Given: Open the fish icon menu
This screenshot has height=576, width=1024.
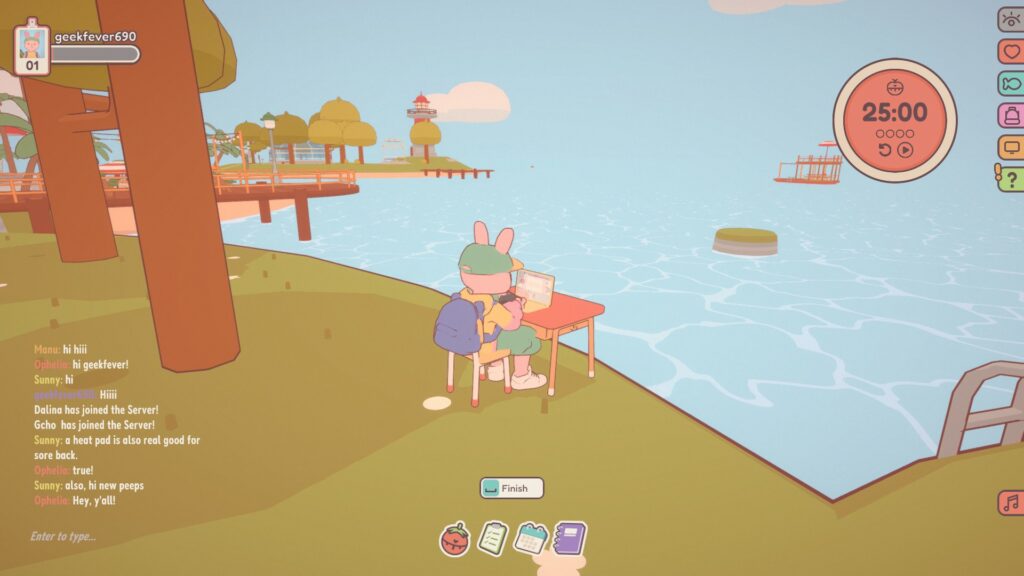Looking at the screenshot, I should pyautogui.click(x=1011, y=83).
